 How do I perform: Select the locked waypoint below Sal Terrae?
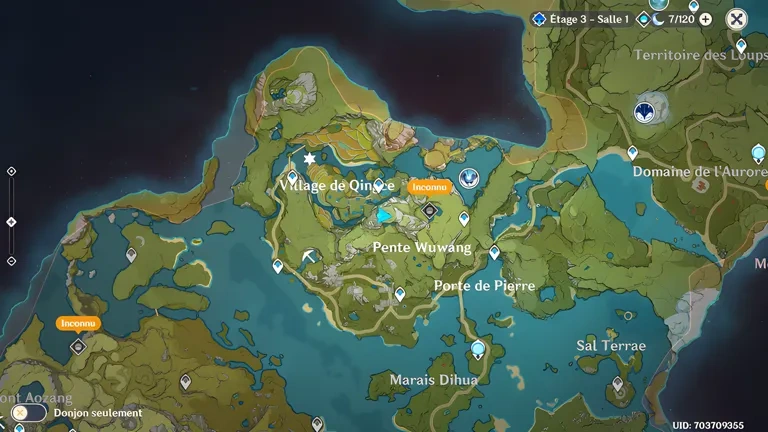[617, 382]
